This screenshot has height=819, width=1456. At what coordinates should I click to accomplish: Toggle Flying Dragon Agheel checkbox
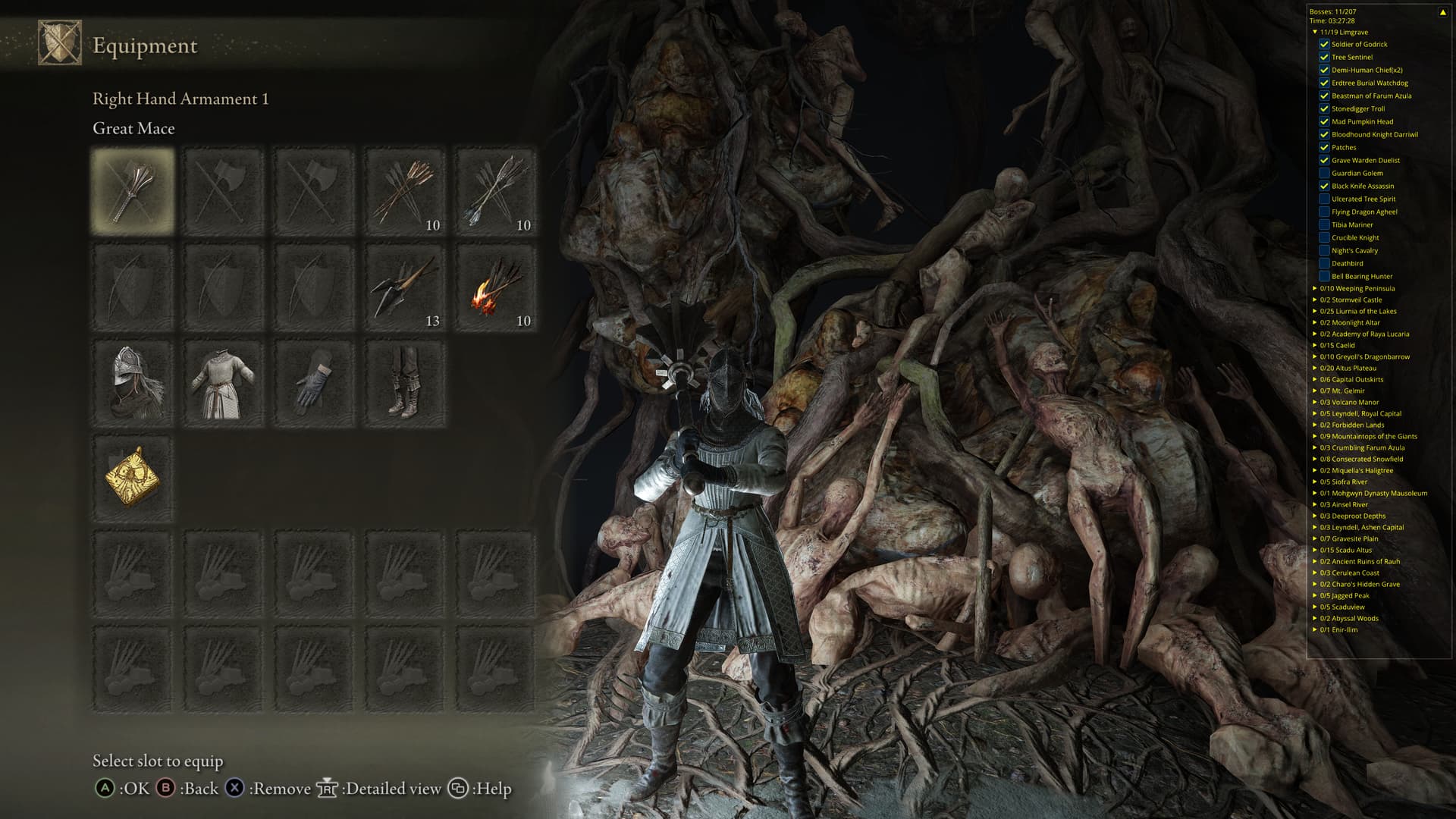(1324, 212)
